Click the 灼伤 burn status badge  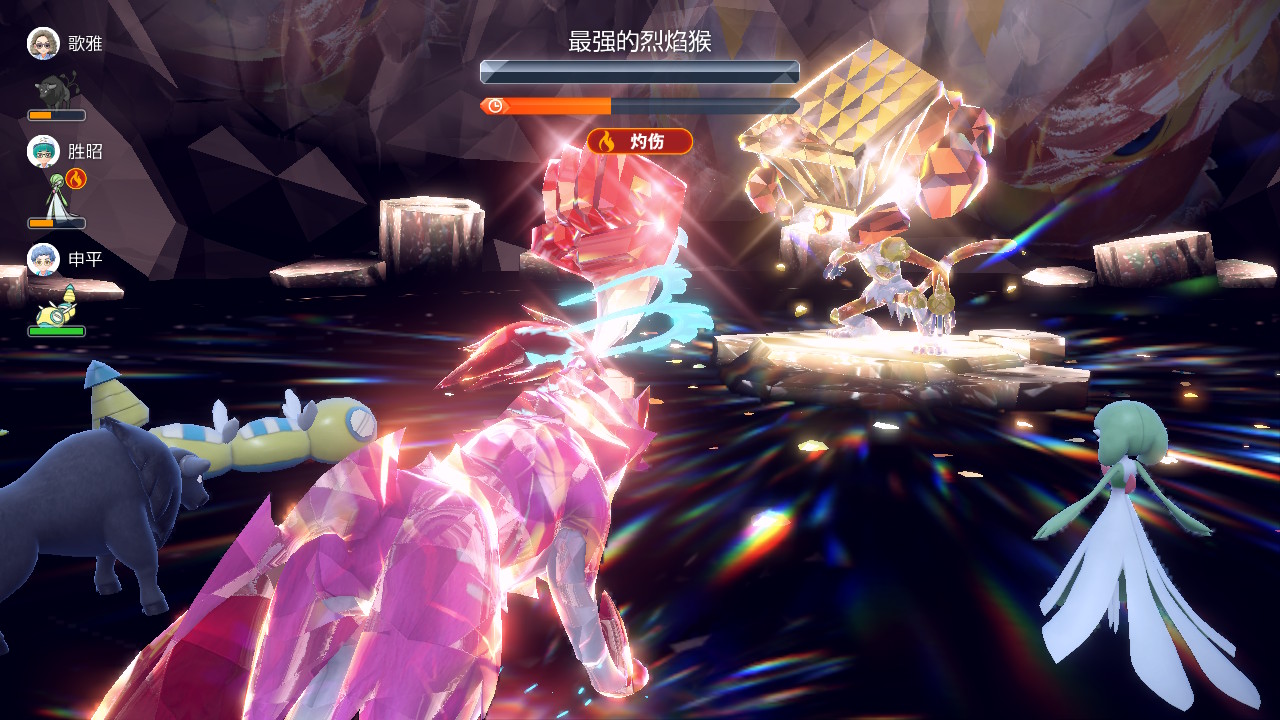(640, 141)
